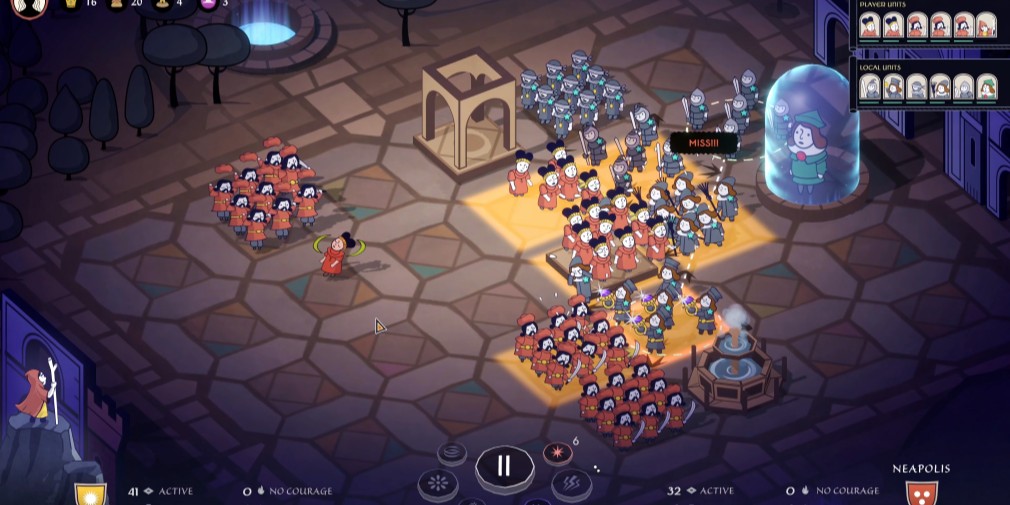Click the Neapolis faction shield emblem
Viewport: 1010px width, 505px height.
pos(921,493)
